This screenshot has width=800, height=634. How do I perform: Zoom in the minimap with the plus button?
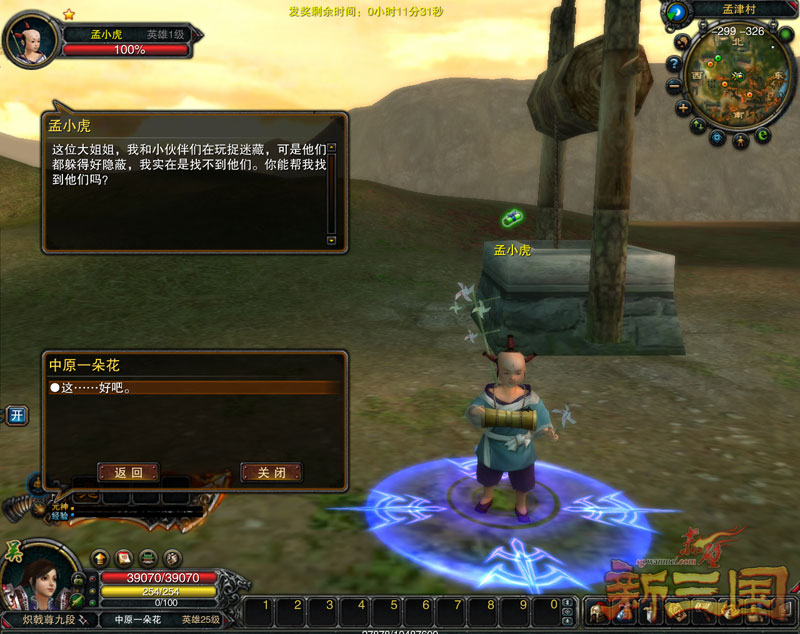[x=683, y=108]
